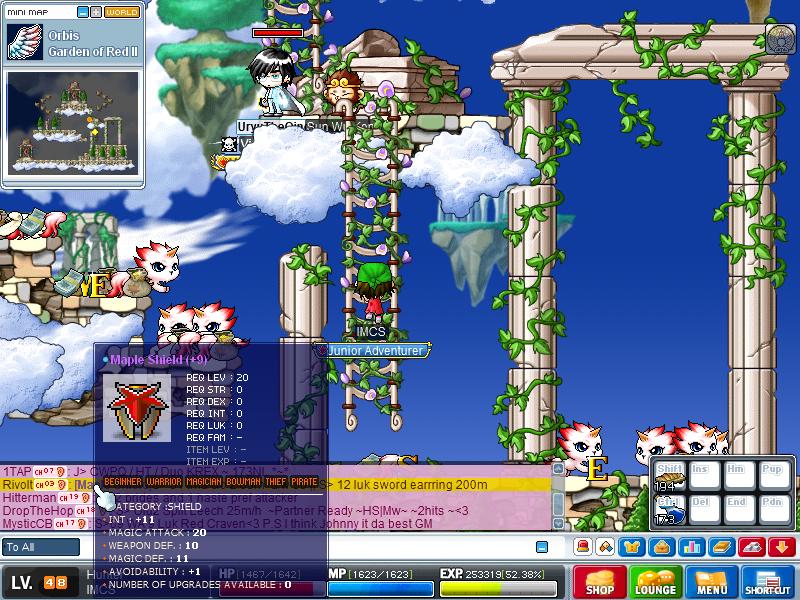The width and height of the screenshot is (800, 600).
Task: Click the red siren icon button
Action: pyautogui.click(x=582, y=547)
